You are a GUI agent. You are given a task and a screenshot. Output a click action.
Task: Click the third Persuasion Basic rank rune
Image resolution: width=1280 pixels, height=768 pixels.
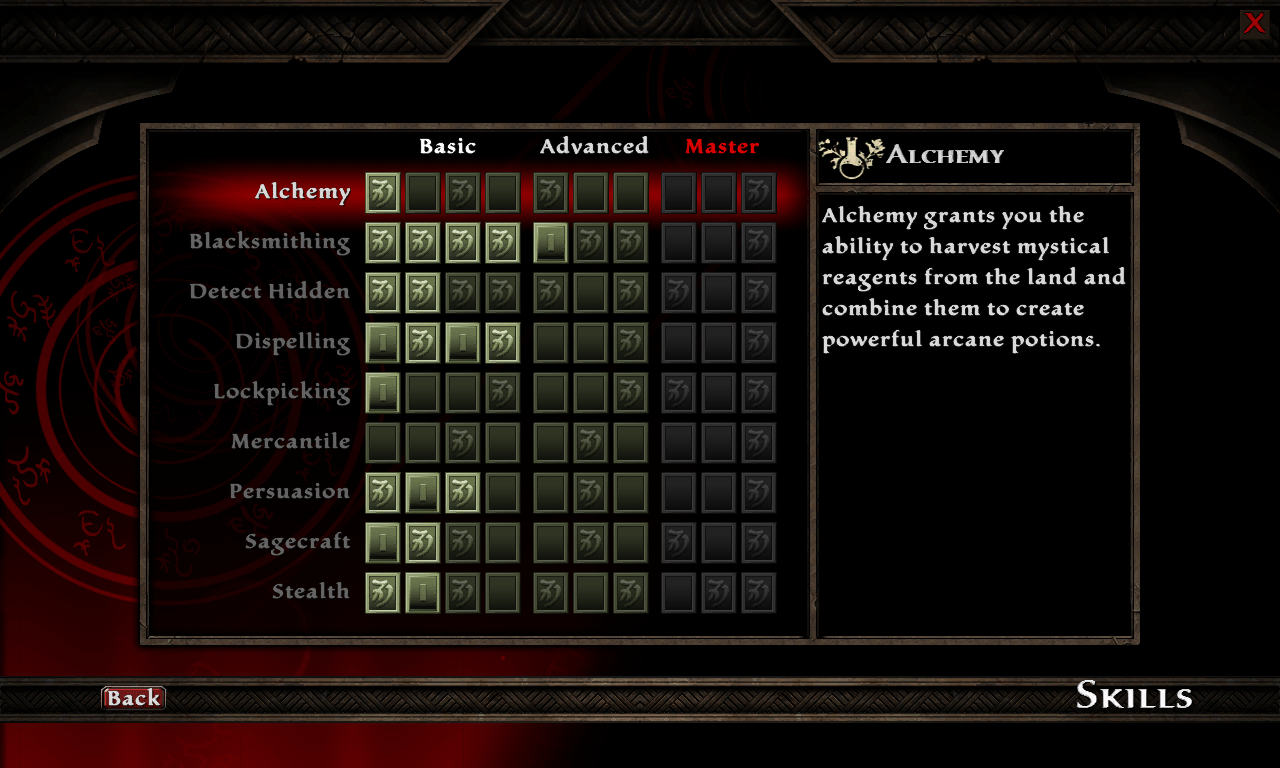[461, 492]
